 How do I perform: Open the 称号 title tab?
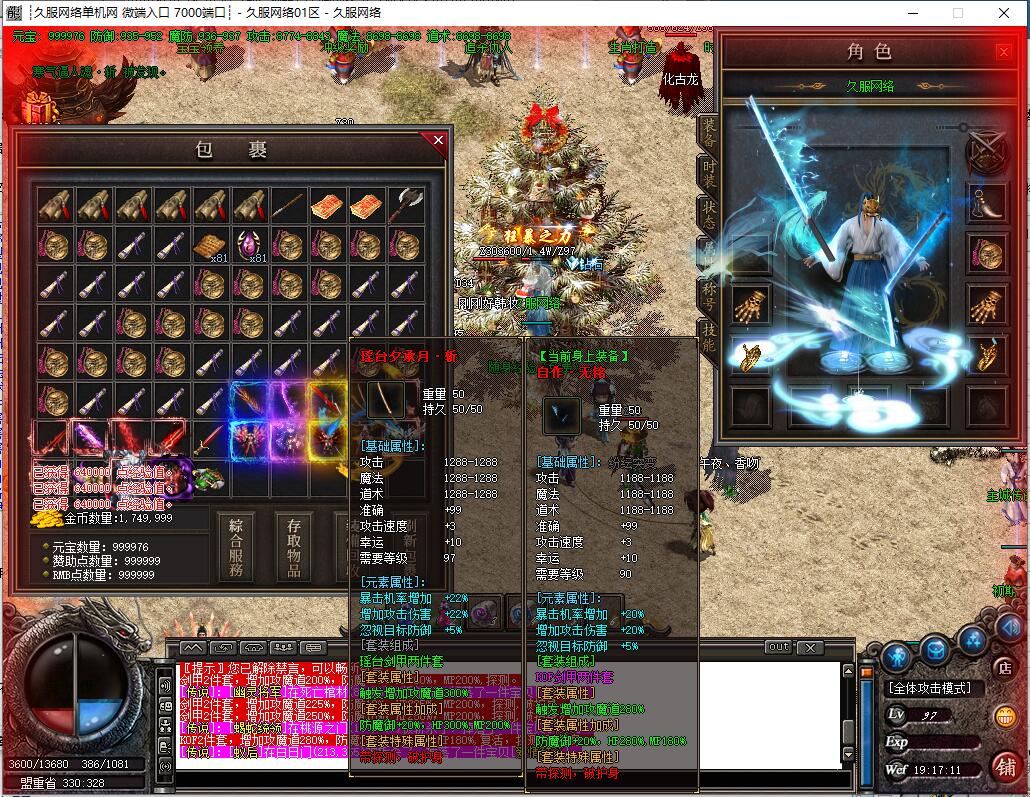click(x=709, y=297)
